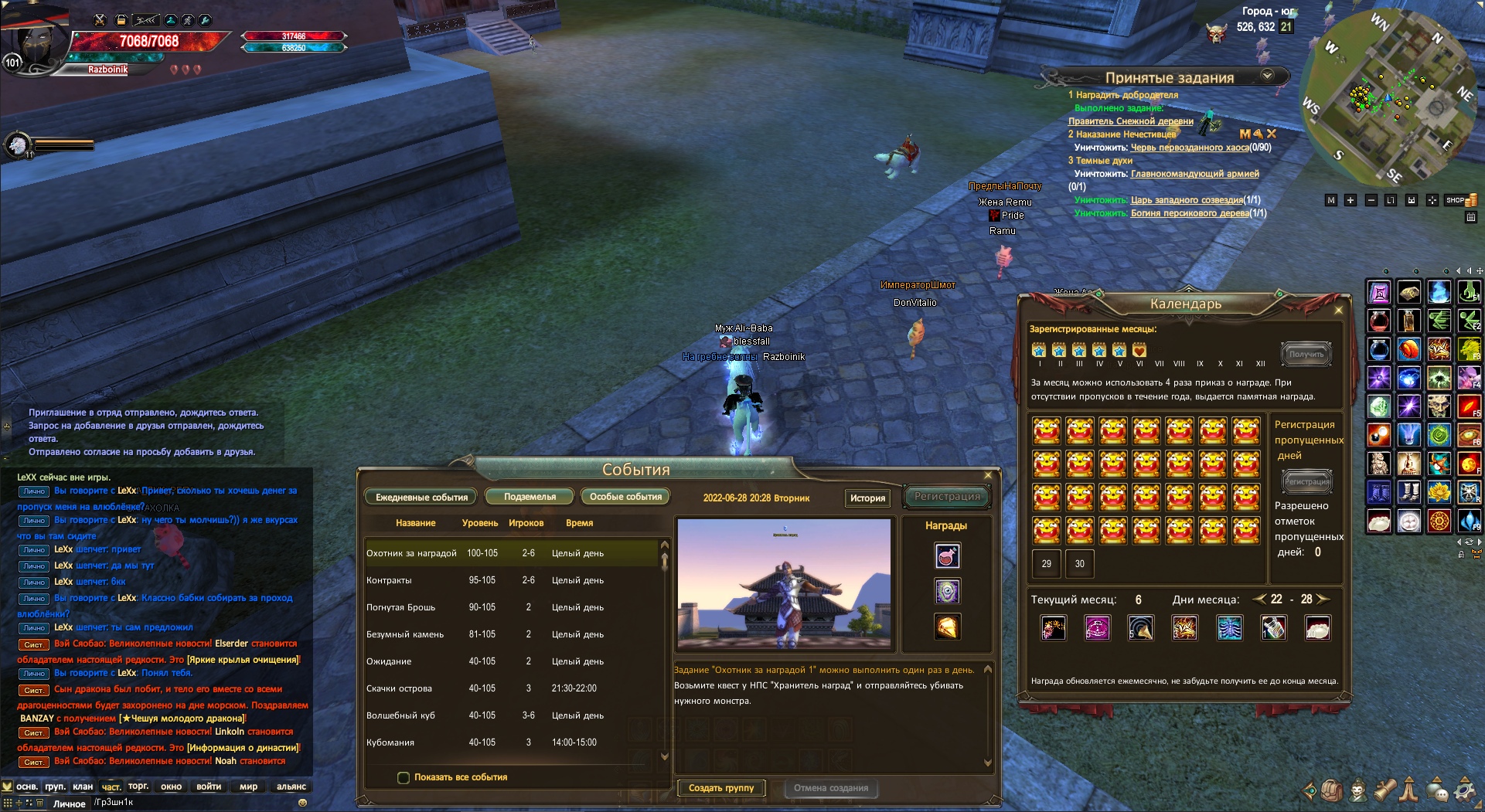
Task: Close the Календарь window
Action: click(1339, 310)
